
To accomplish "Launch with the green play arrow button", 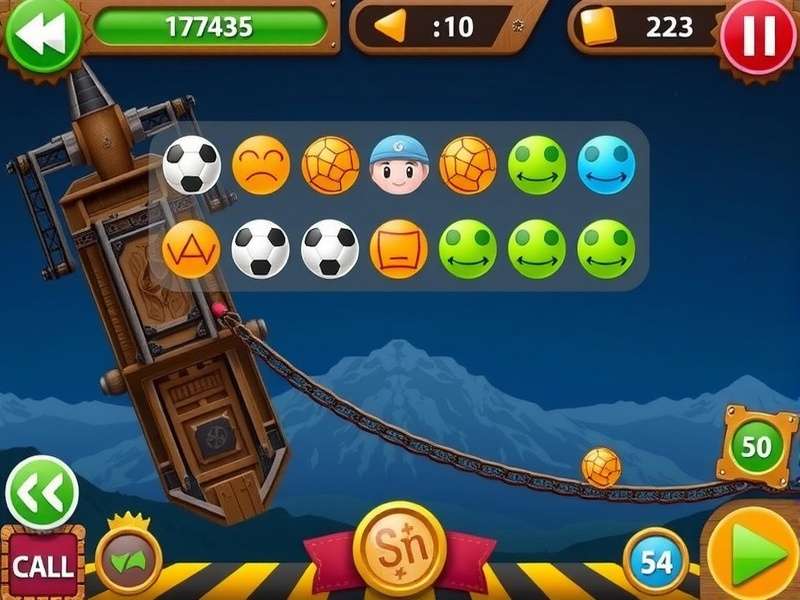I will pyautogui.click(x=753, y=556).
